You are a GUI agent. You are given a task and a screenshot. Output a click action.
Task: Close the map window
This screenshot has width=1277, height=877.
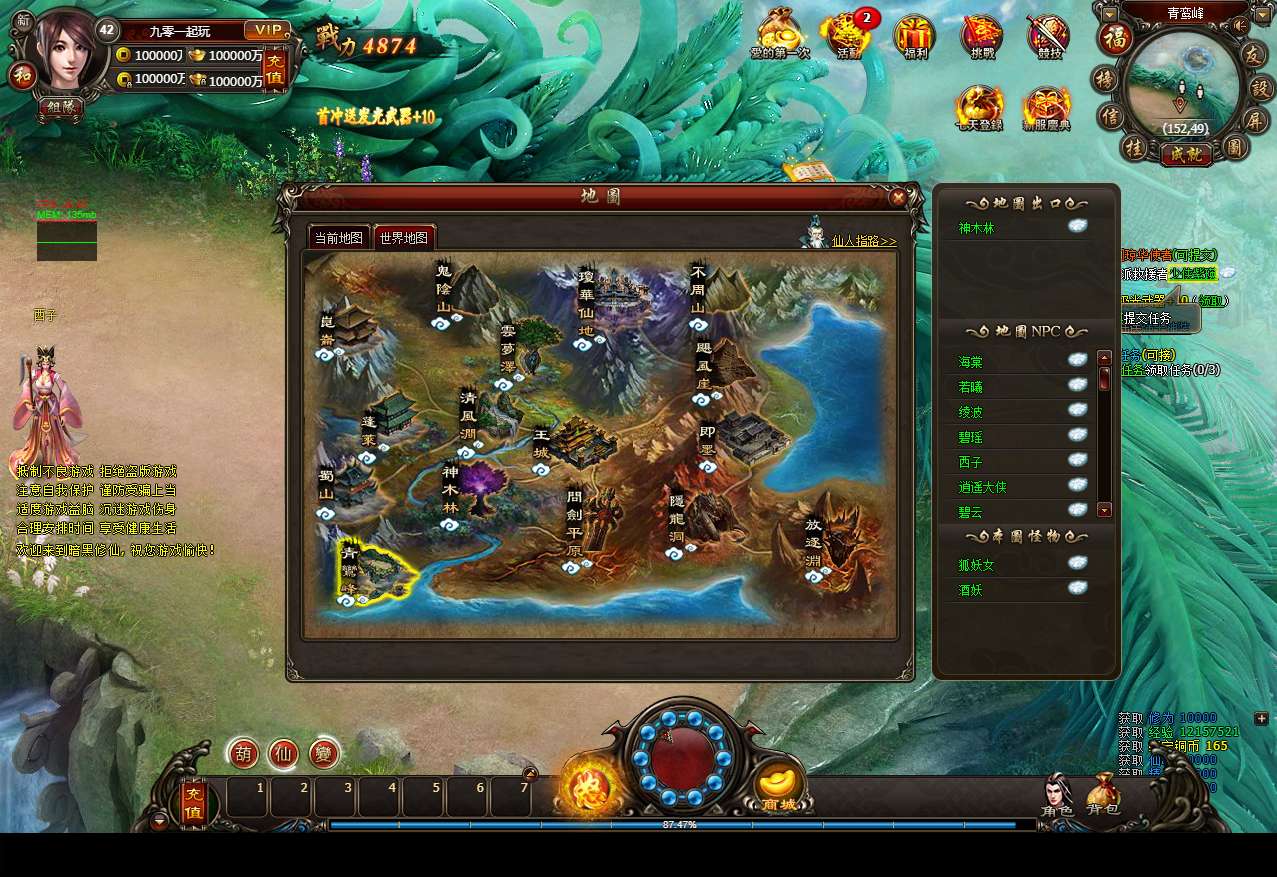pos(898,197)
